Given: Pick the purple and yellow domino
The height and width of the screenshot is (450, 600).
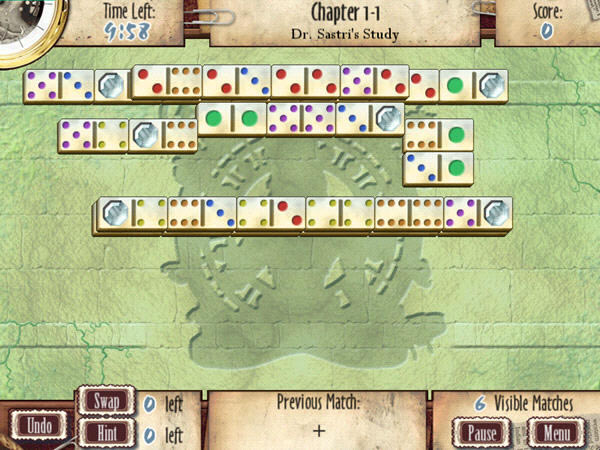Looking at the screenshot, I should pyautogui.click(x=93, y=135).
